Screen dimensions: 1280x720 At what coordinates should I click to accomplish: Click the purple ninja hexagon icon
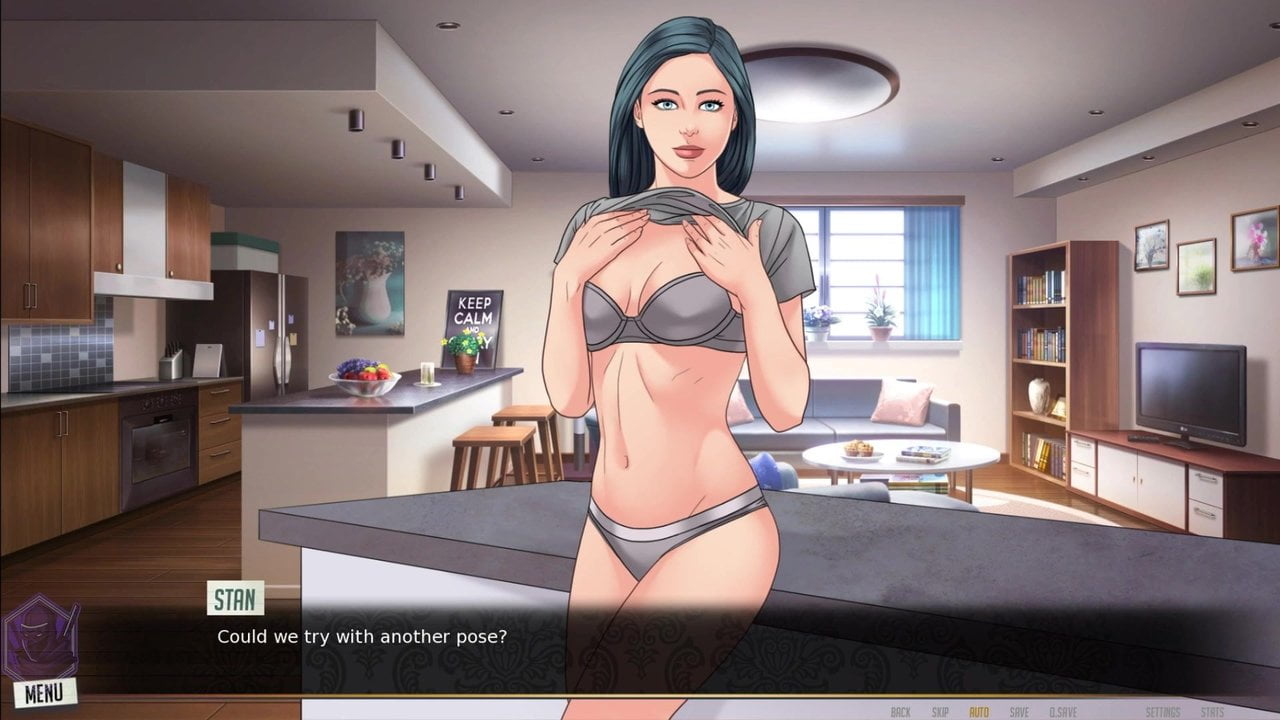coord(40,638)
